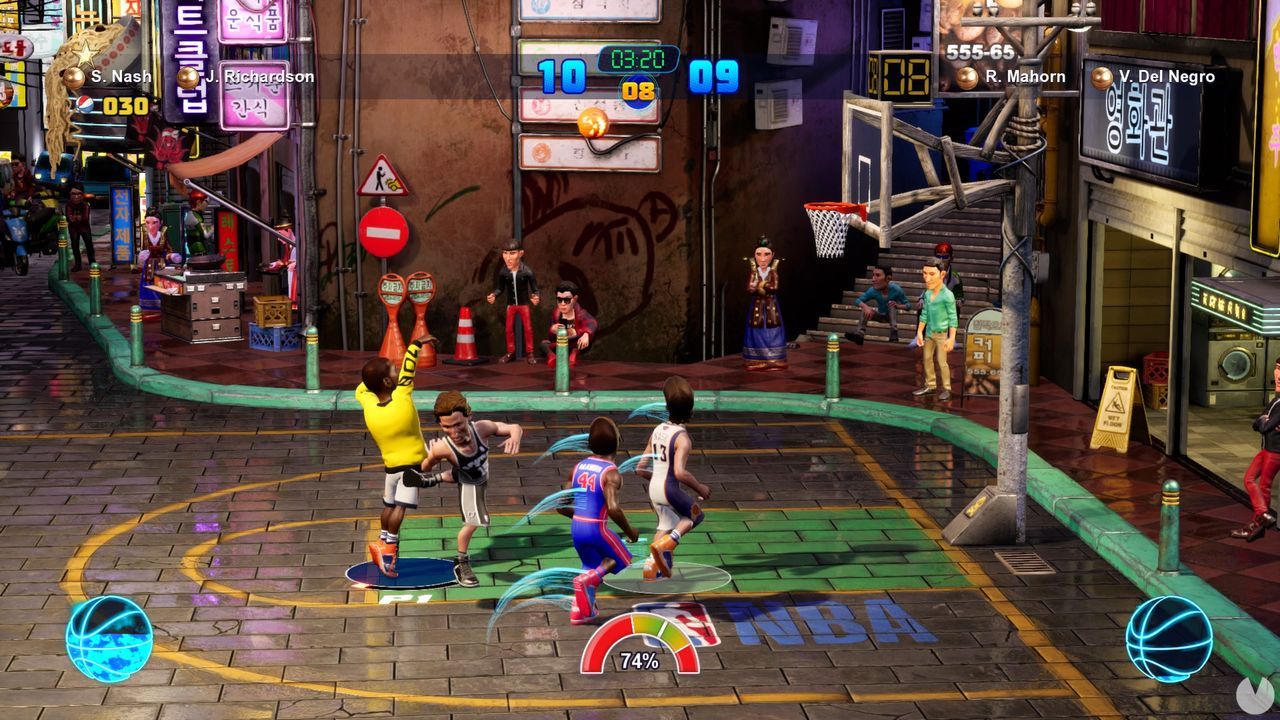The image size is (1280, 720).
Task: Click the gold basketball icon beside R. Mahorn
Action: click(966, 76)
